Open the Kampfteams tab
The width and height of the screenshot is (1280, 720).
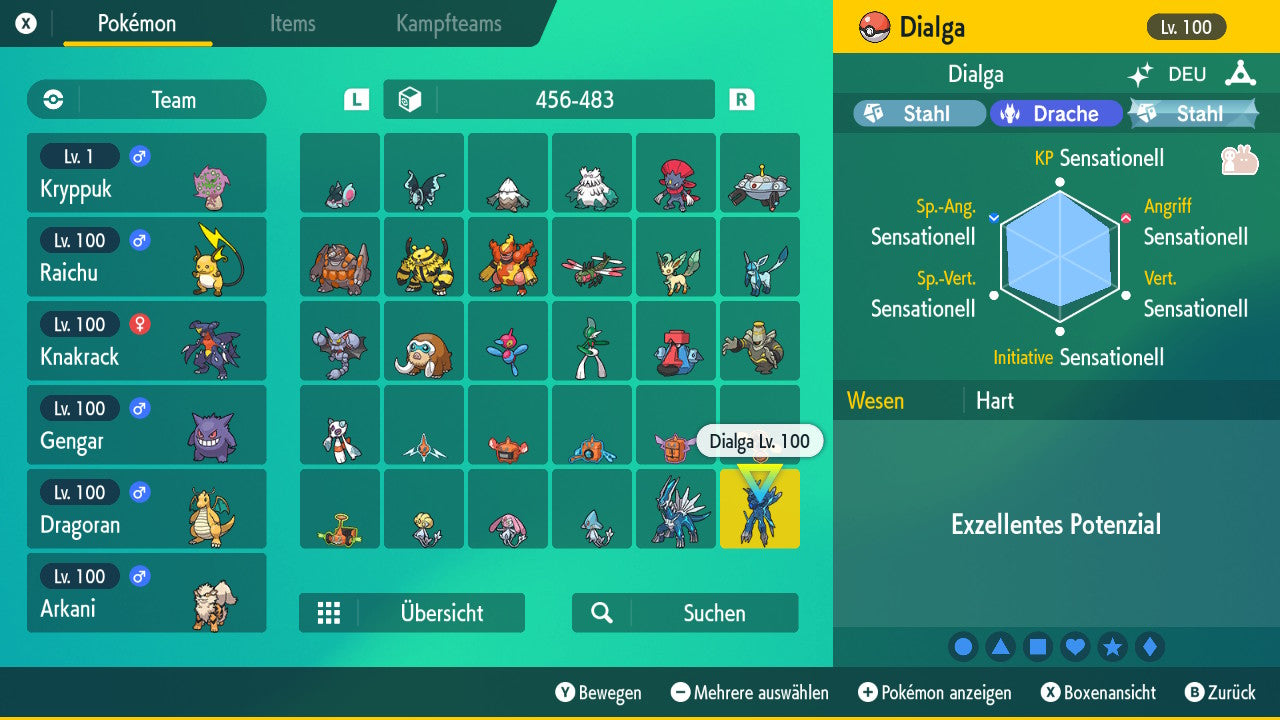(x=447, y=24)
